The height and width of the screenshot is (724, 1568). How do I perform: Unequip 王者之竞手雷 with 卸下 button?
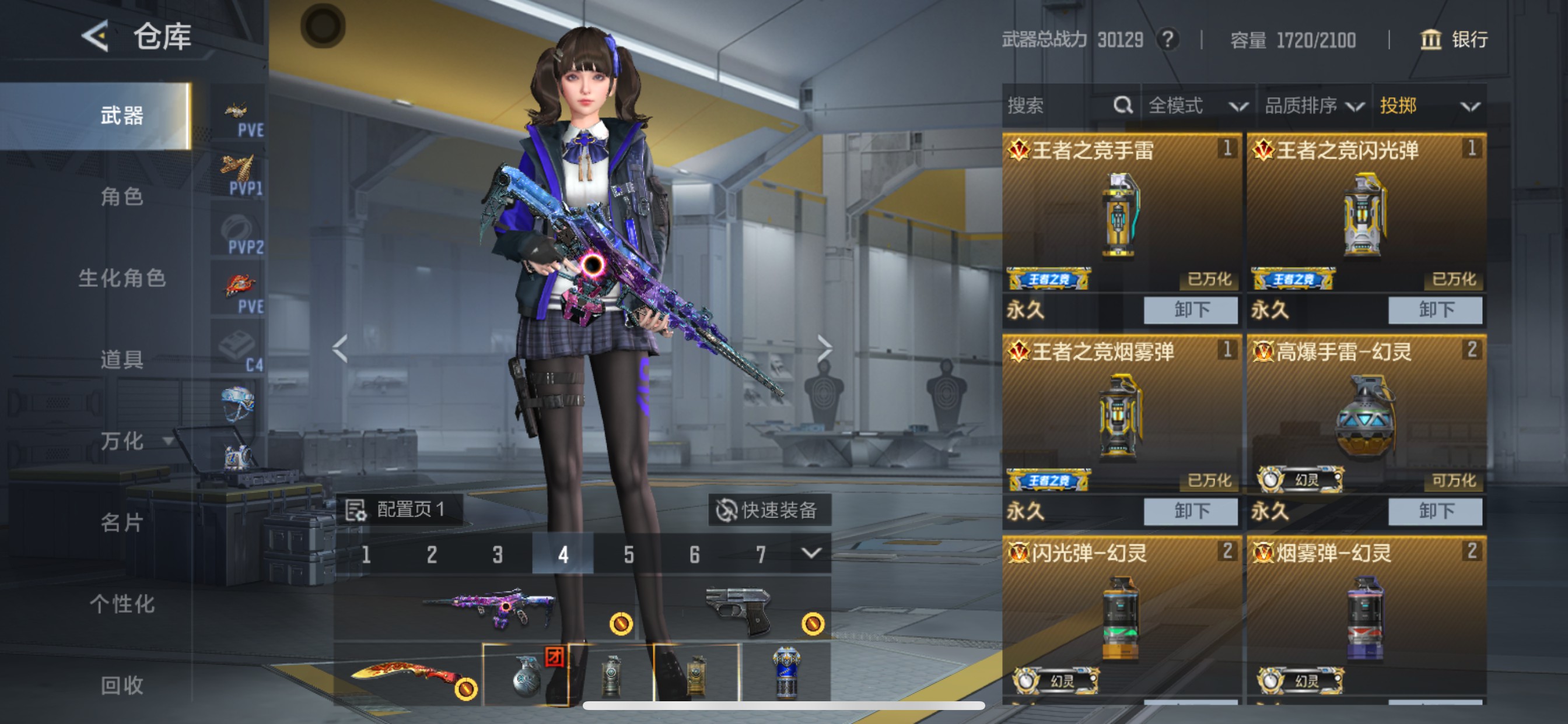1191,310
